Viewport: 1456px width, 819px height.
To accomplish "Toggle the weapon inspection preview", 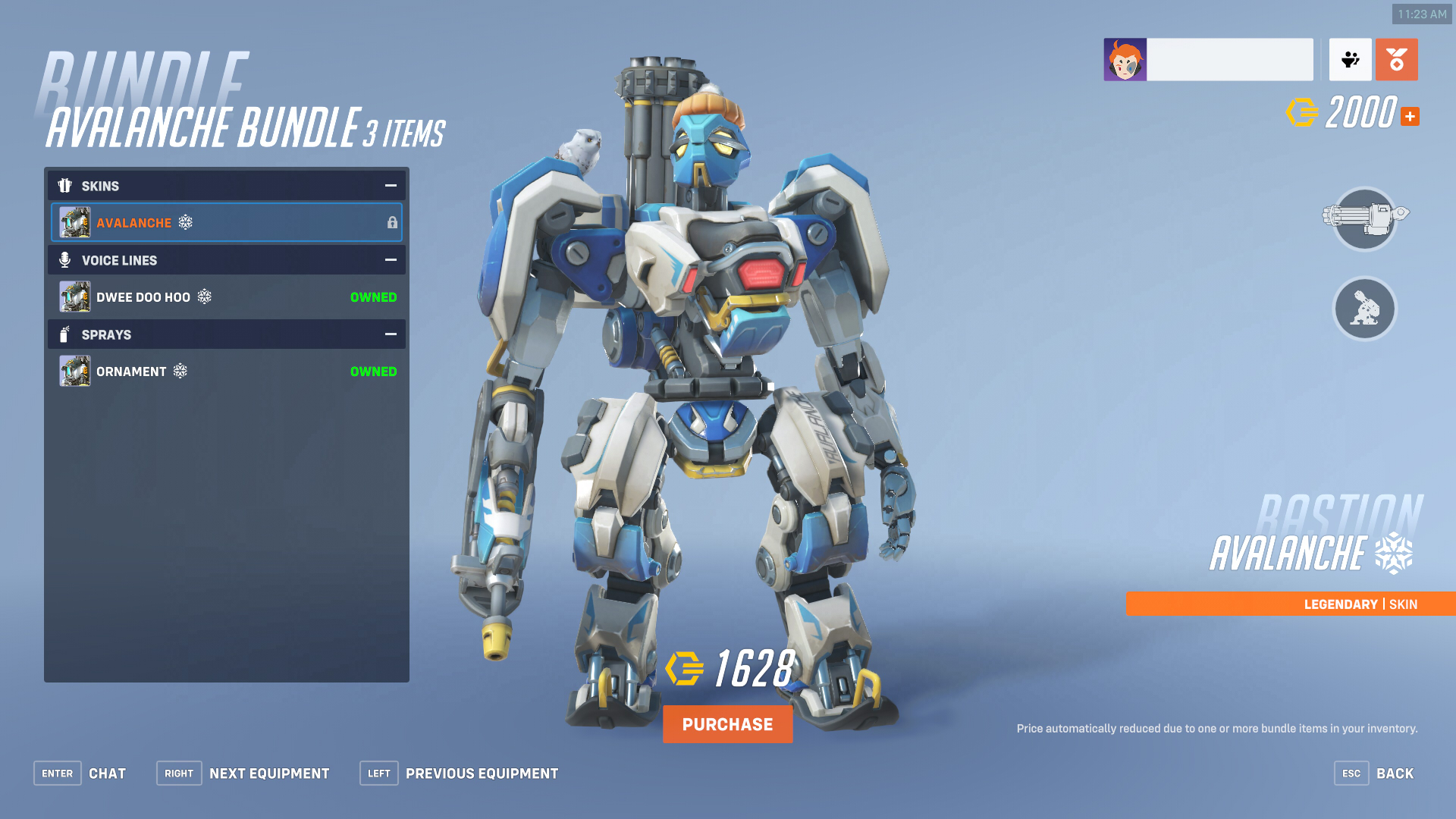I will 1364,221.
